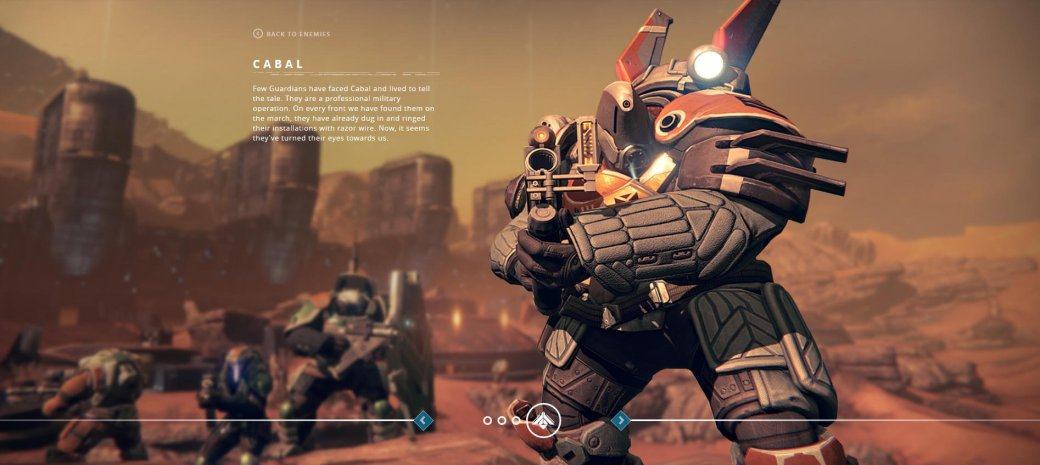Go back to Enemies list
This screenshot has width=1040, height=465.
(x=292, y=34)
